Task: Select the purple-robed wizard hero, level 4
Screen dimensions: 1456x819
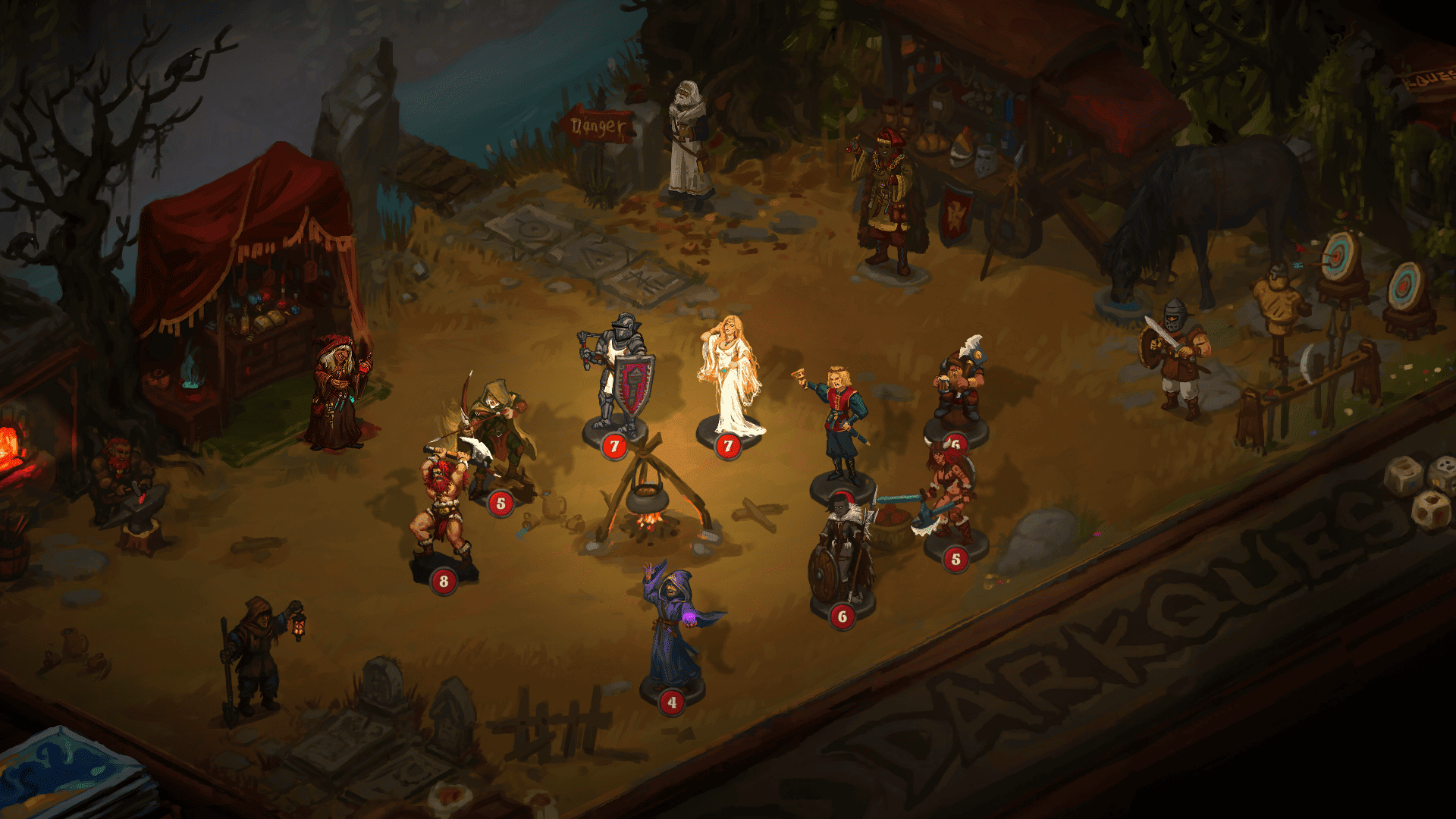Action: [x=671, y=628]
